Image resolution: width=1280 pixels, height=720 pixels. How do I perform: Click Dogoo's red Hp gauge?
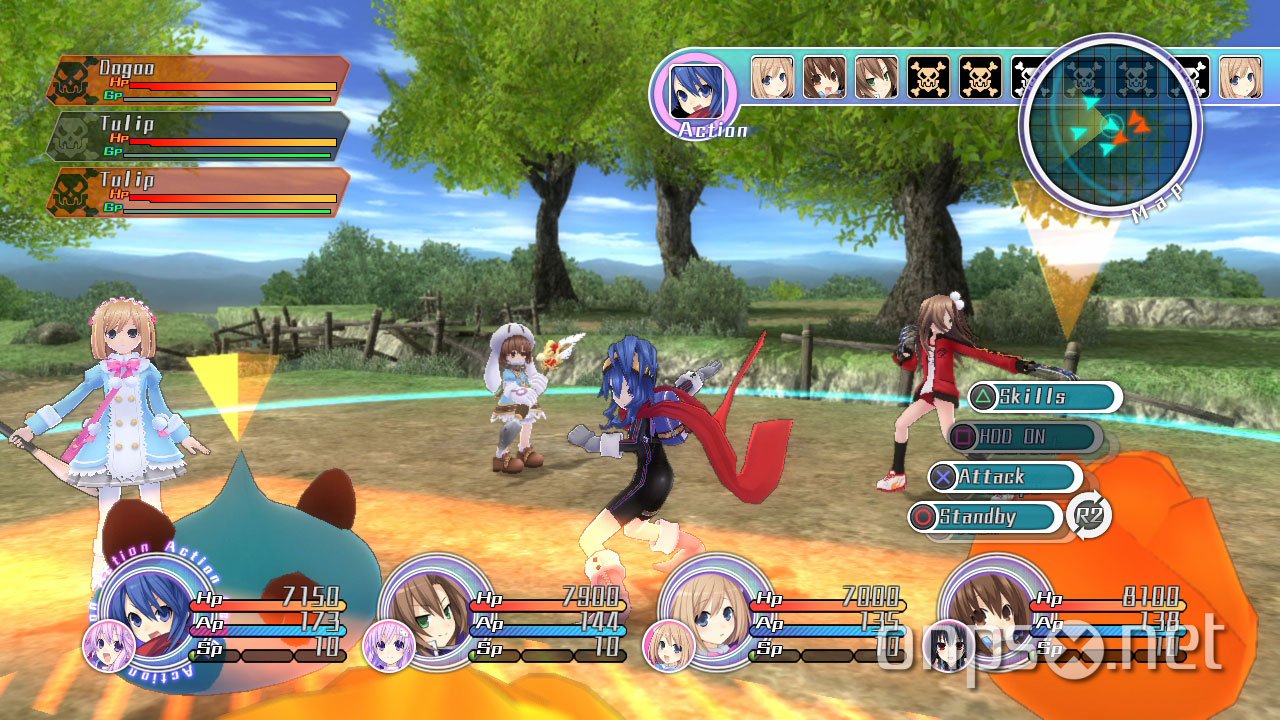[x=230, y=86]
